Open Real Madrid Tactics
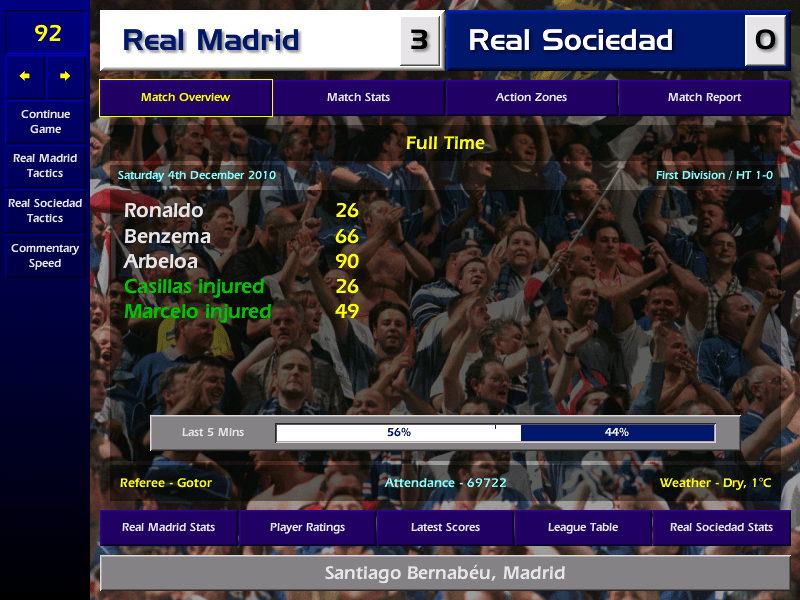The height and width of the screenshot is (600, 800). (x=45, y=166)
